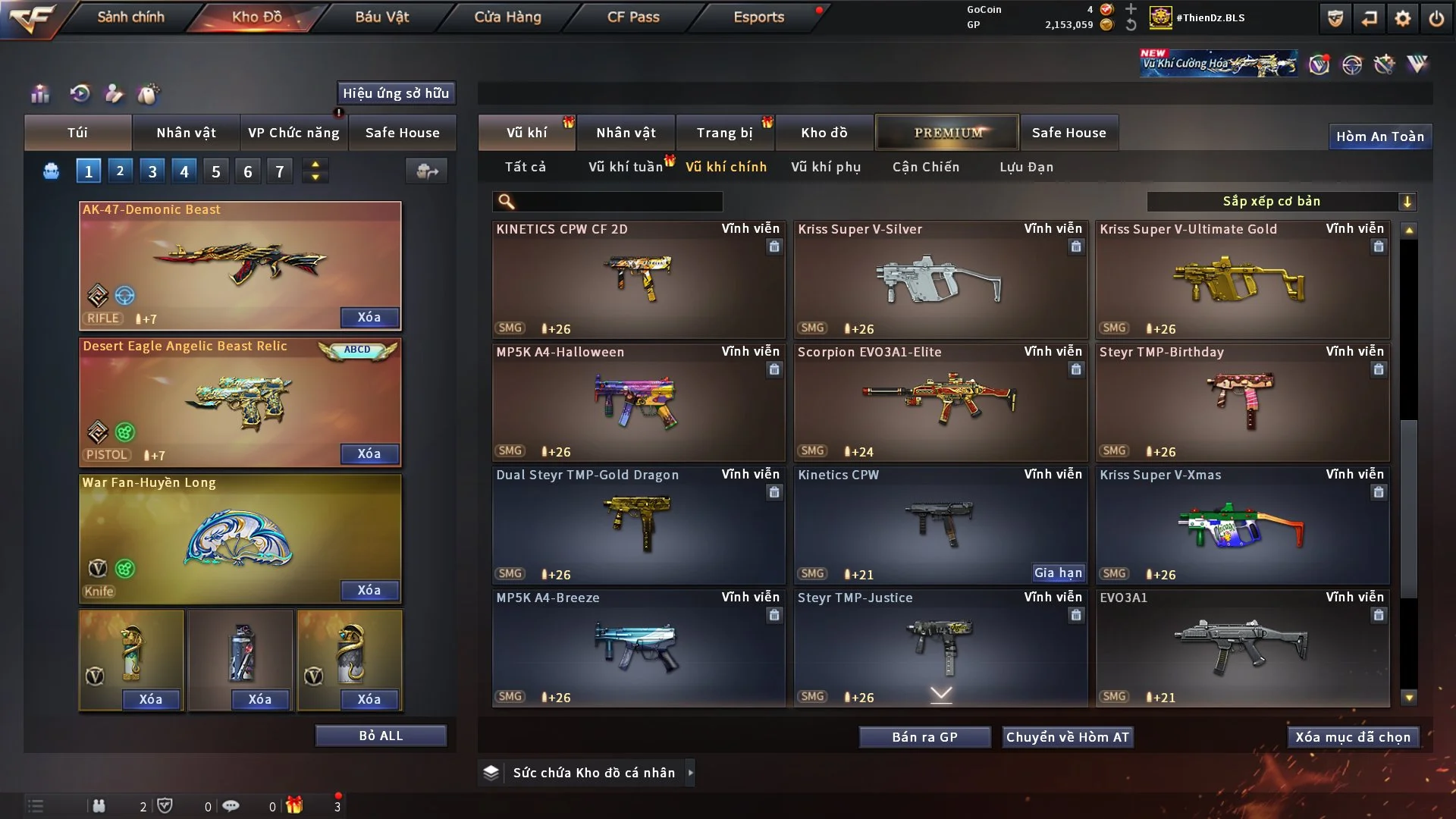Open the settings gear icon
This screenshot has height=819, width=1456.
click(x=1403, y=18)
